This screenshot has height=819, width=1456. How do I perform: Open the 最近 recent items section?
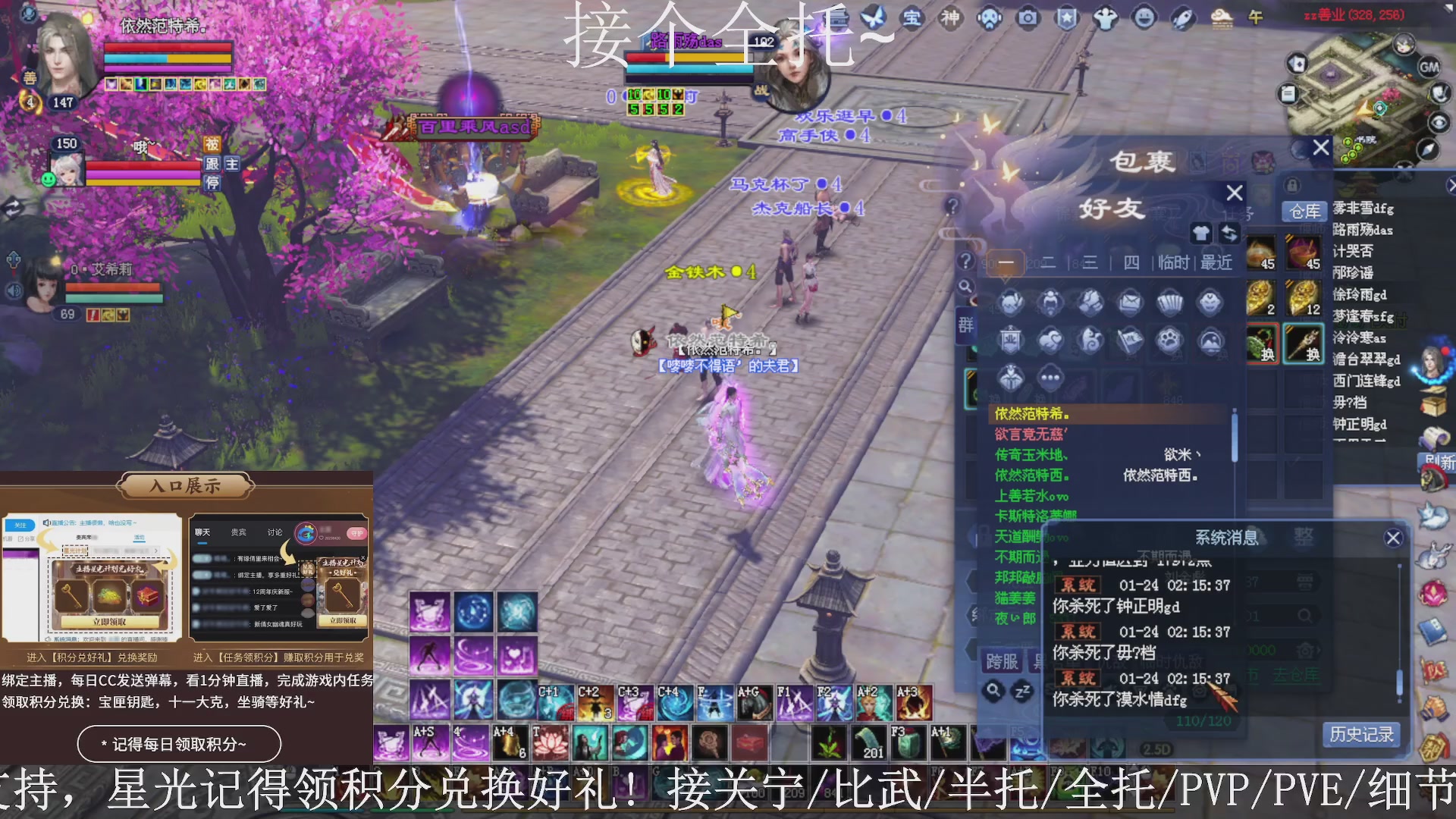tap(1216, 262)
